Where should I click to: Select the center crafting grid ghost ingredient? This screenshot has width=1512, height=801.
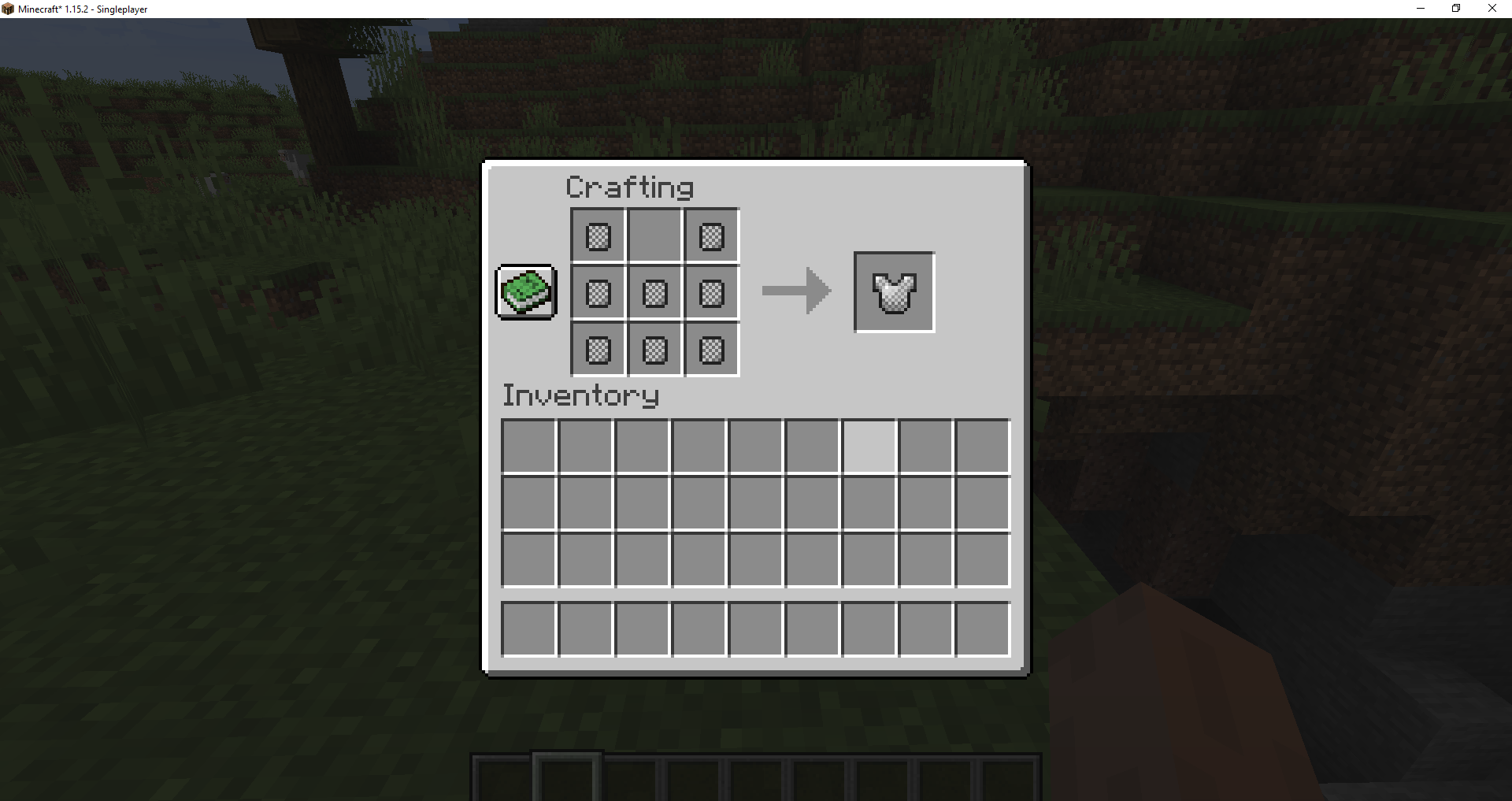pyautogui.click(x=654, y=292)
